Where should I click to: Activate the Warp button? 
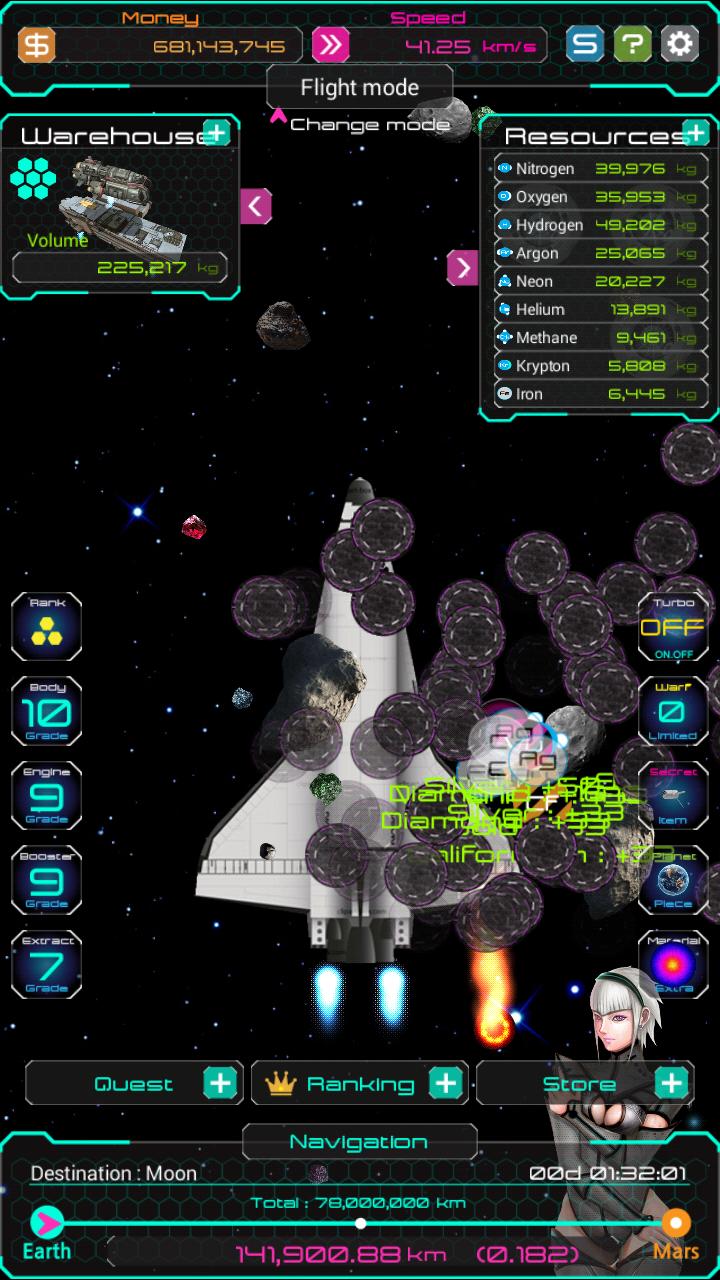pyautogui.click(x=672, y=712)
